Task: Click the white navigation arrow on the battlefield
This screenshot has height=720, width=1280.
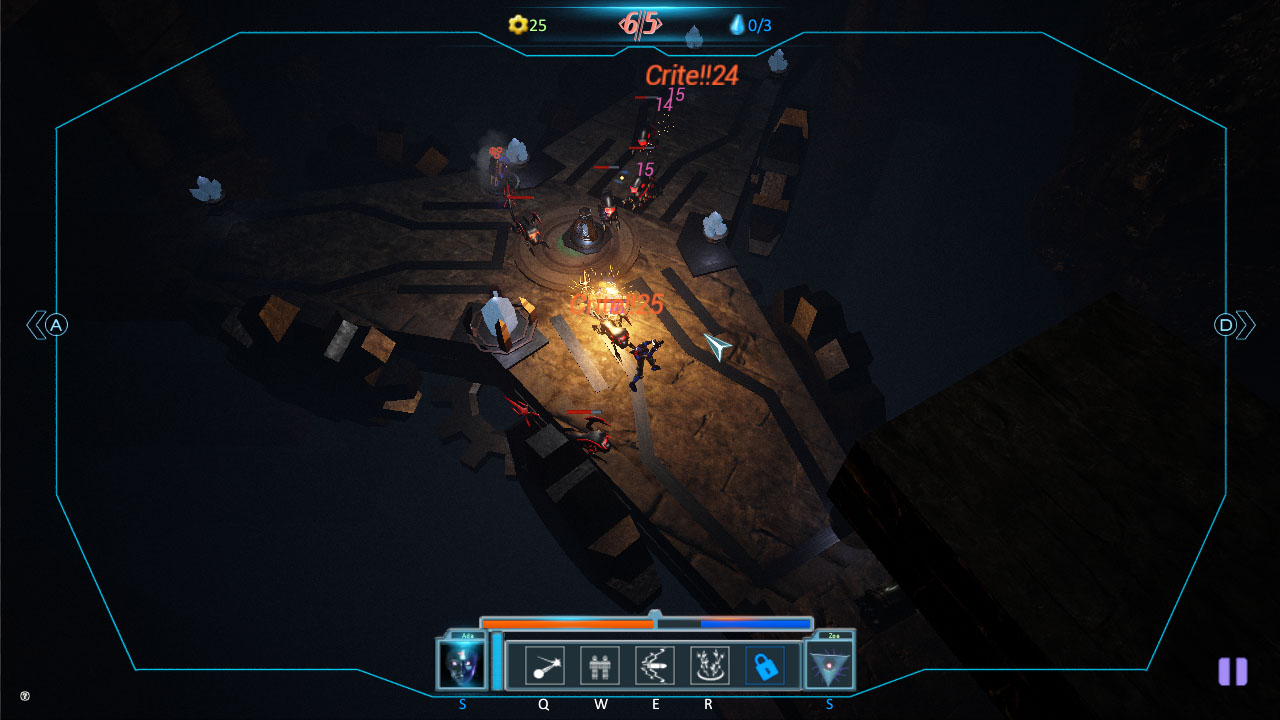Action: click(719, 347)
